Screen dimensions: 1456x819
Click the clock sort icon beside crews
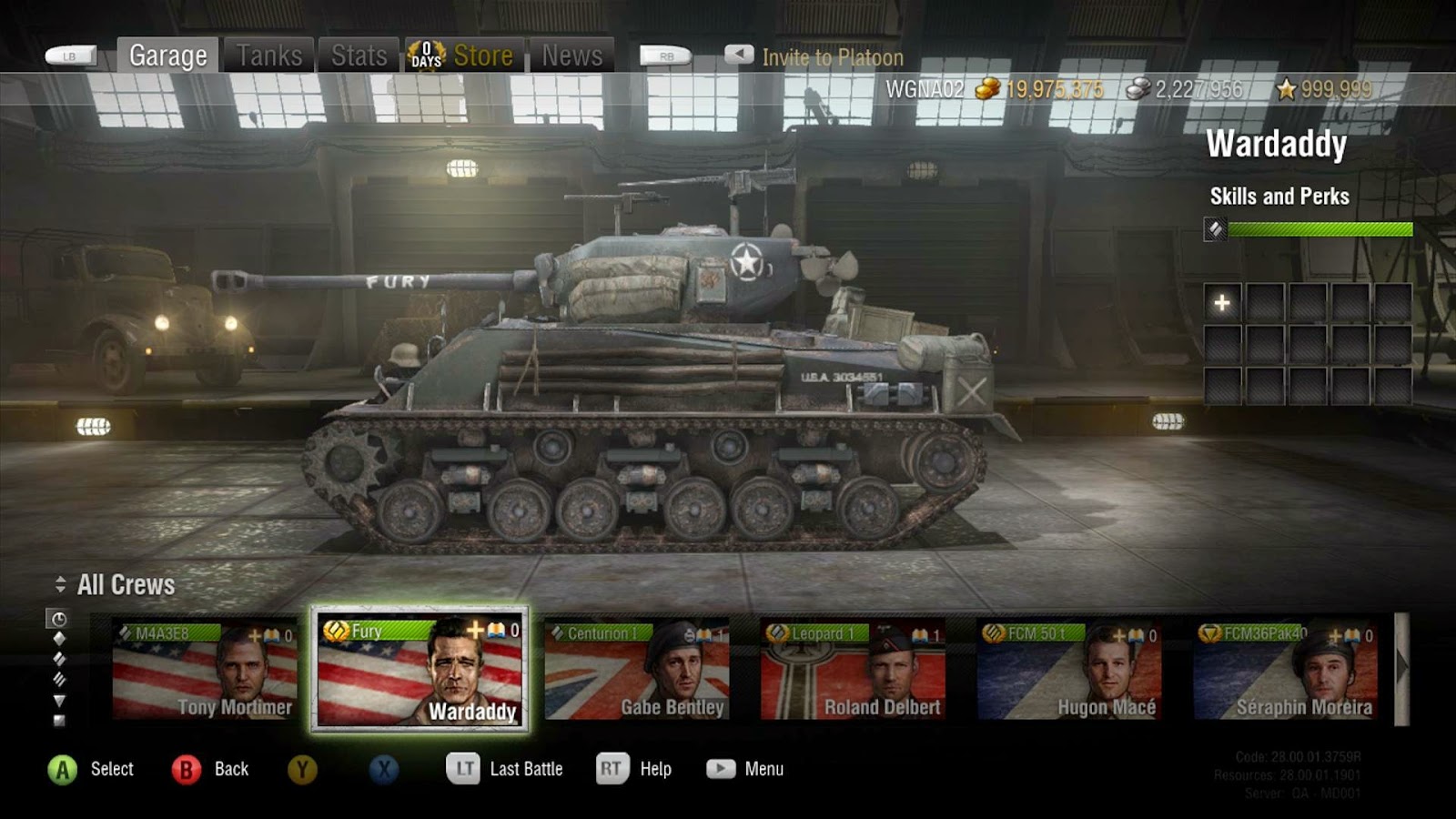58,619
